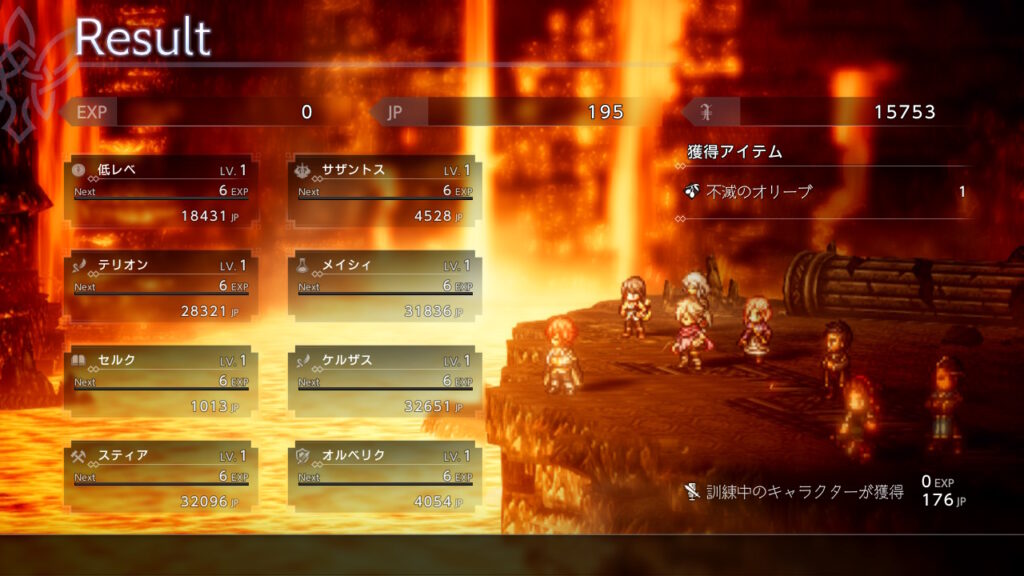Choose the テリオン result card
The width and height of the screenshot is (1024, 576).
coord(161,287)
